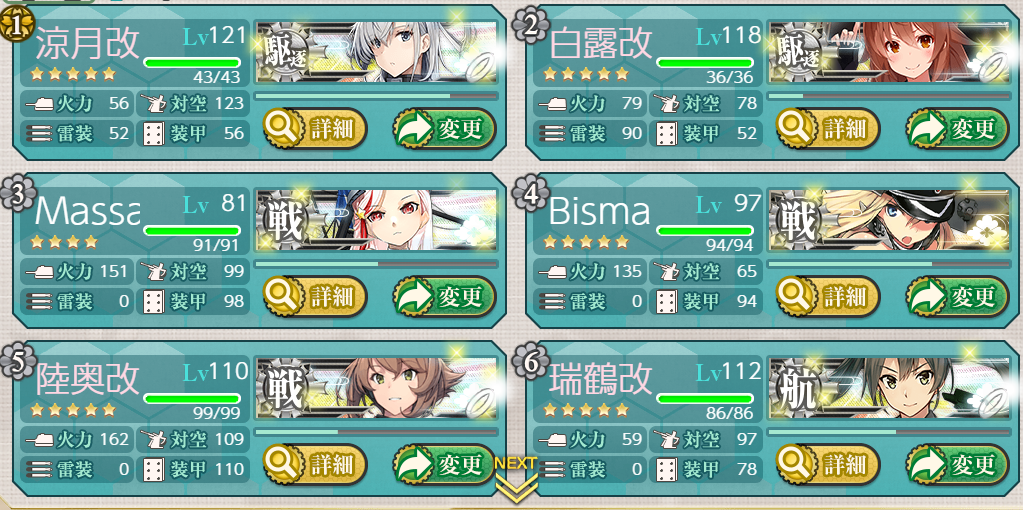Change ship in 瑞鶴改 slot

(957, 464)
